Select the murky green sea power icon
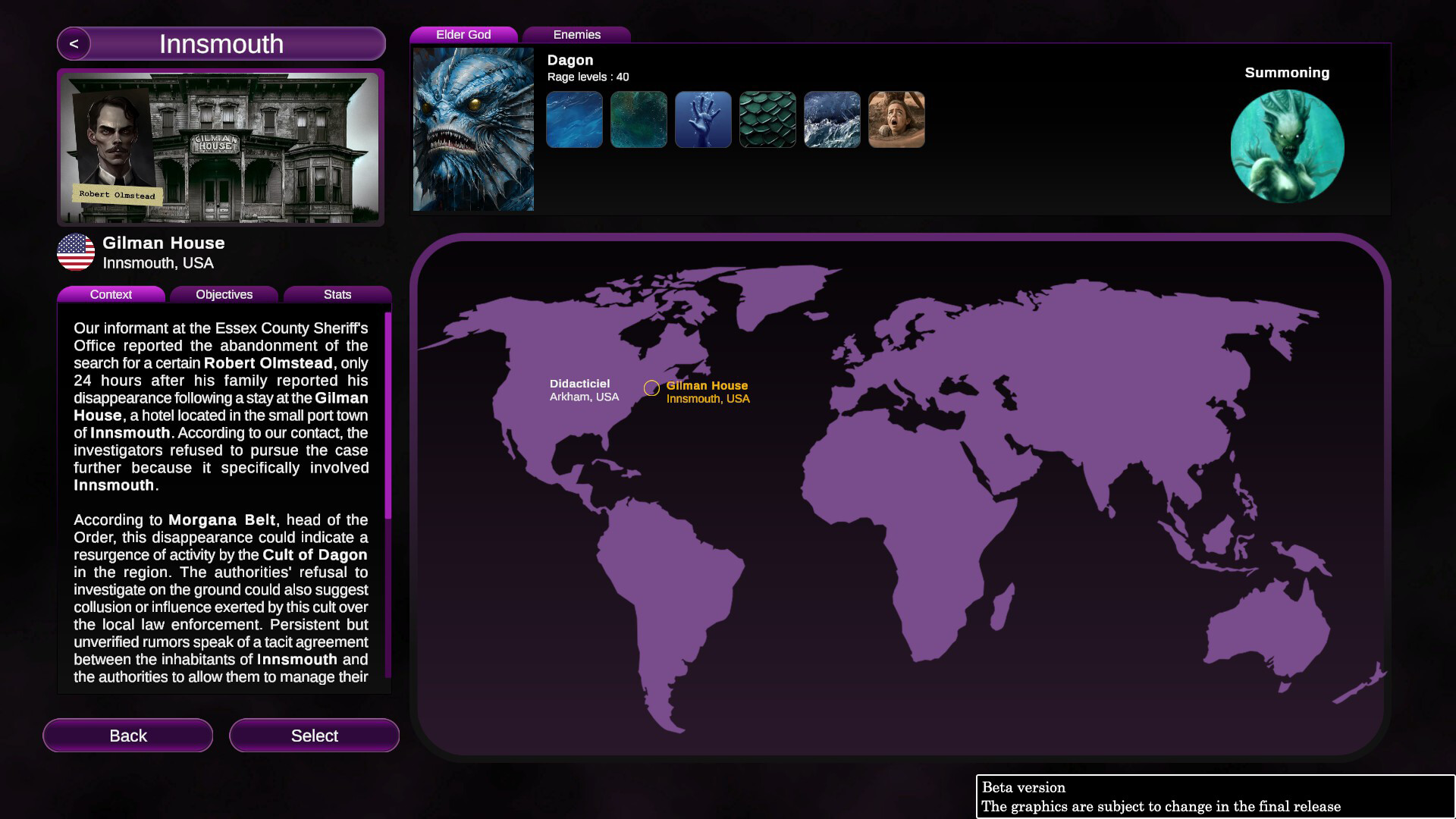Screen dimensions: 1456x819 [639, 119]
